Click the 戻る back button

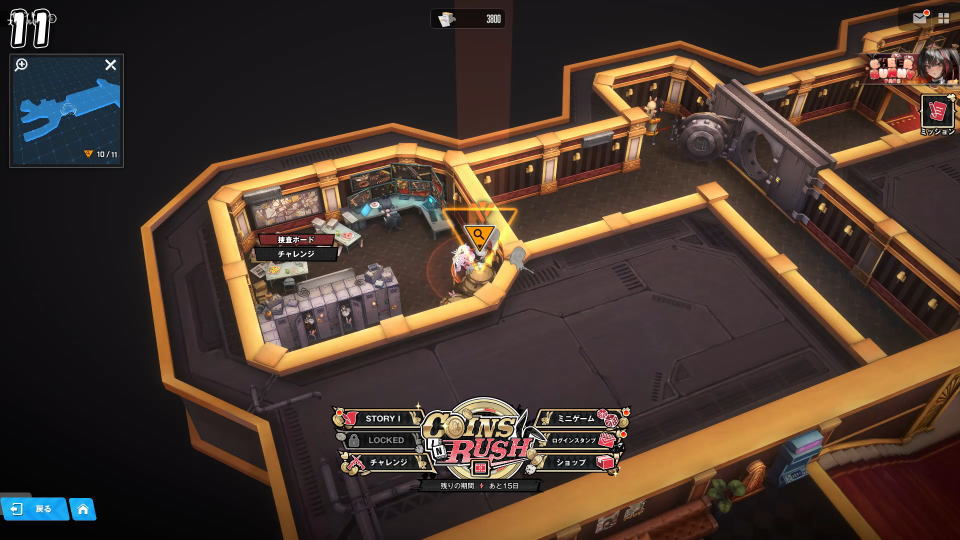pos(34,509)
